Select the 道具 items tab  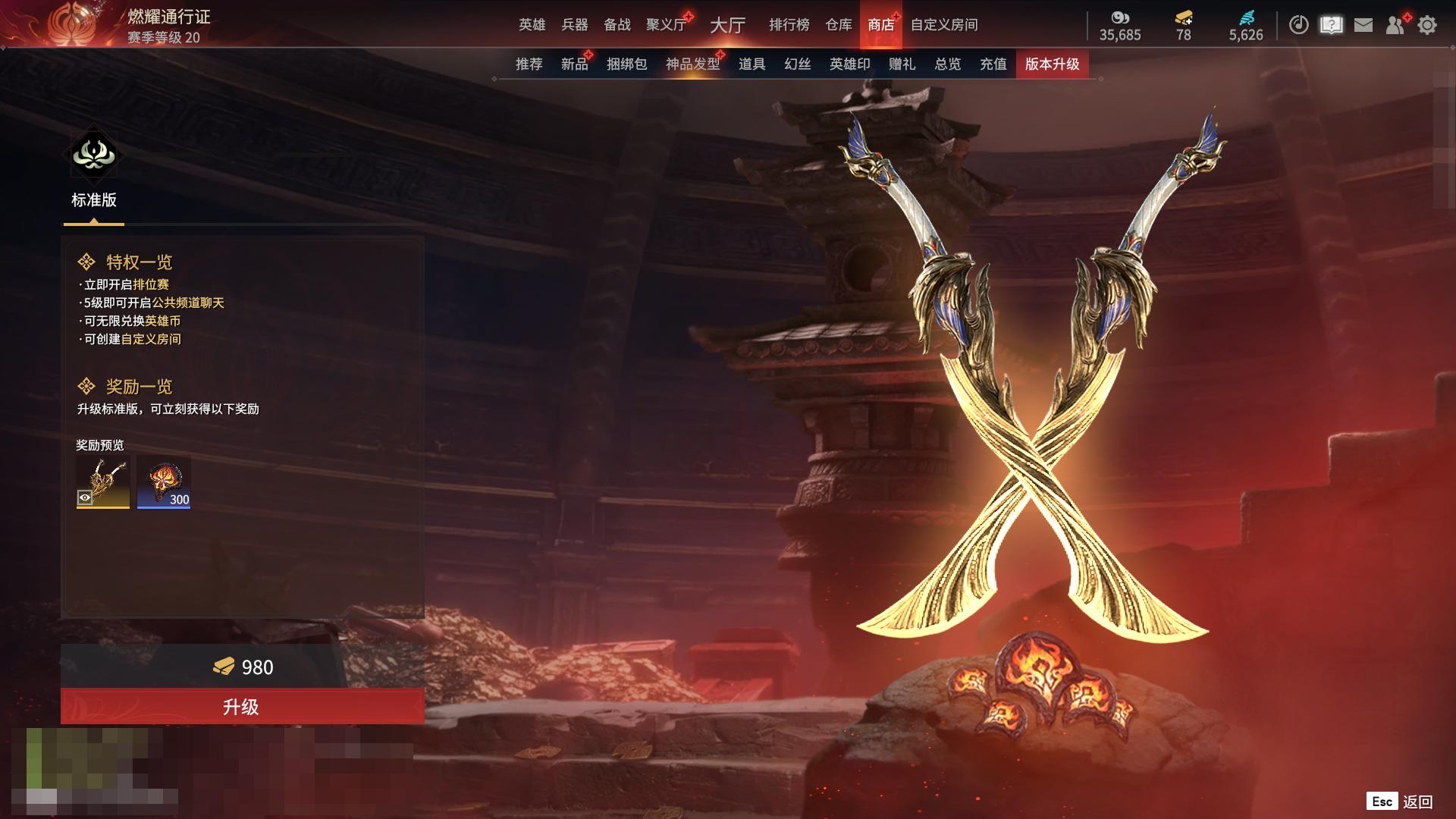(x=752, y=64)
